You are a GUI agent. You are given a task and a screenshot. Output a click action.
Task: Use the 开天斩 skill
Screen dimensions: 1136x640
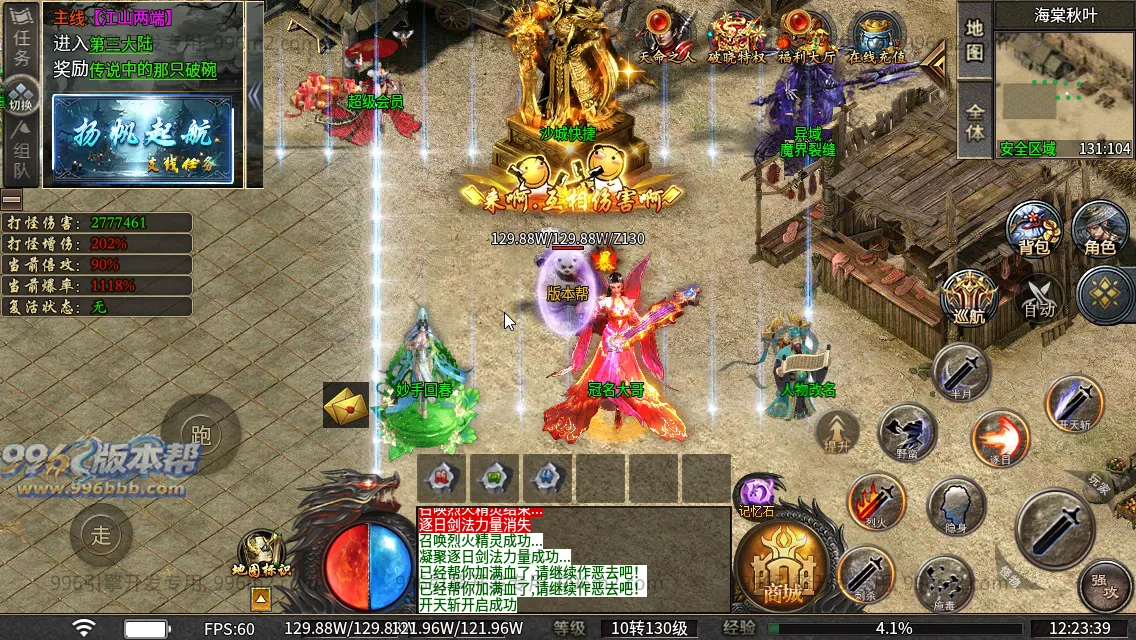pyautogui.click(x=1074, y=402)
